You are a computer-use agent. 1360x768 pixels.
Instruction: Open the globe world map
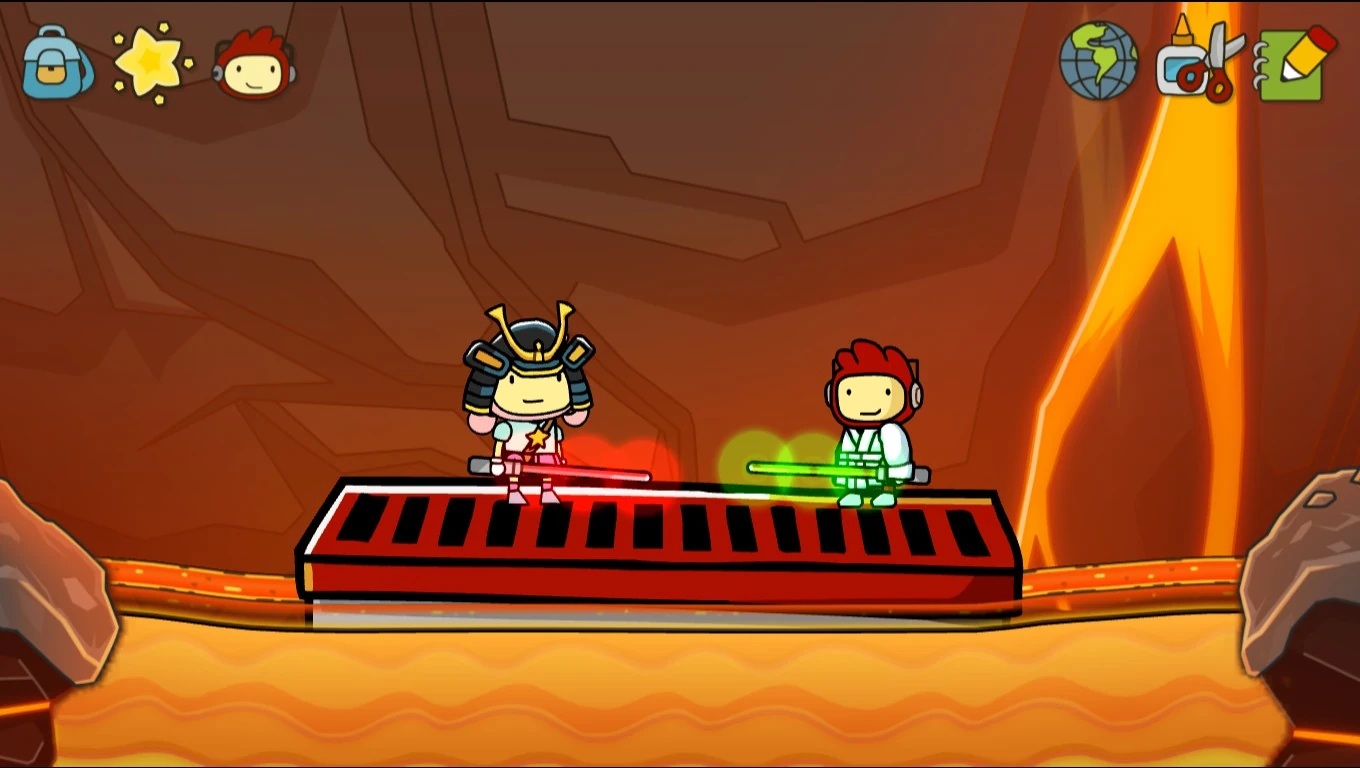tap(1098, 60)
